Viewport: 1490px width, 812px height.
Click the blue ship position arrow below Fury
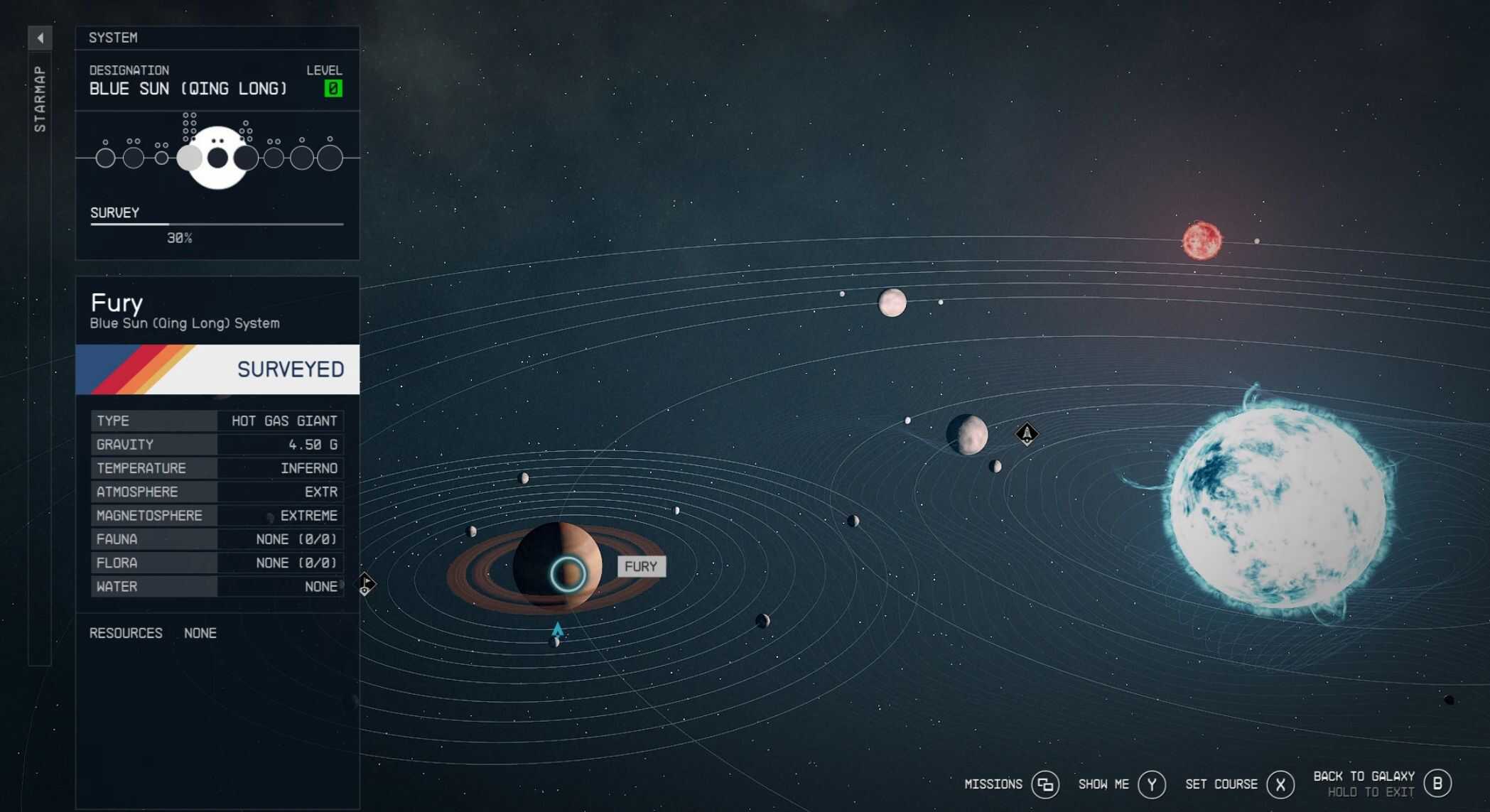pyautogui.click(x=558, y=629)
